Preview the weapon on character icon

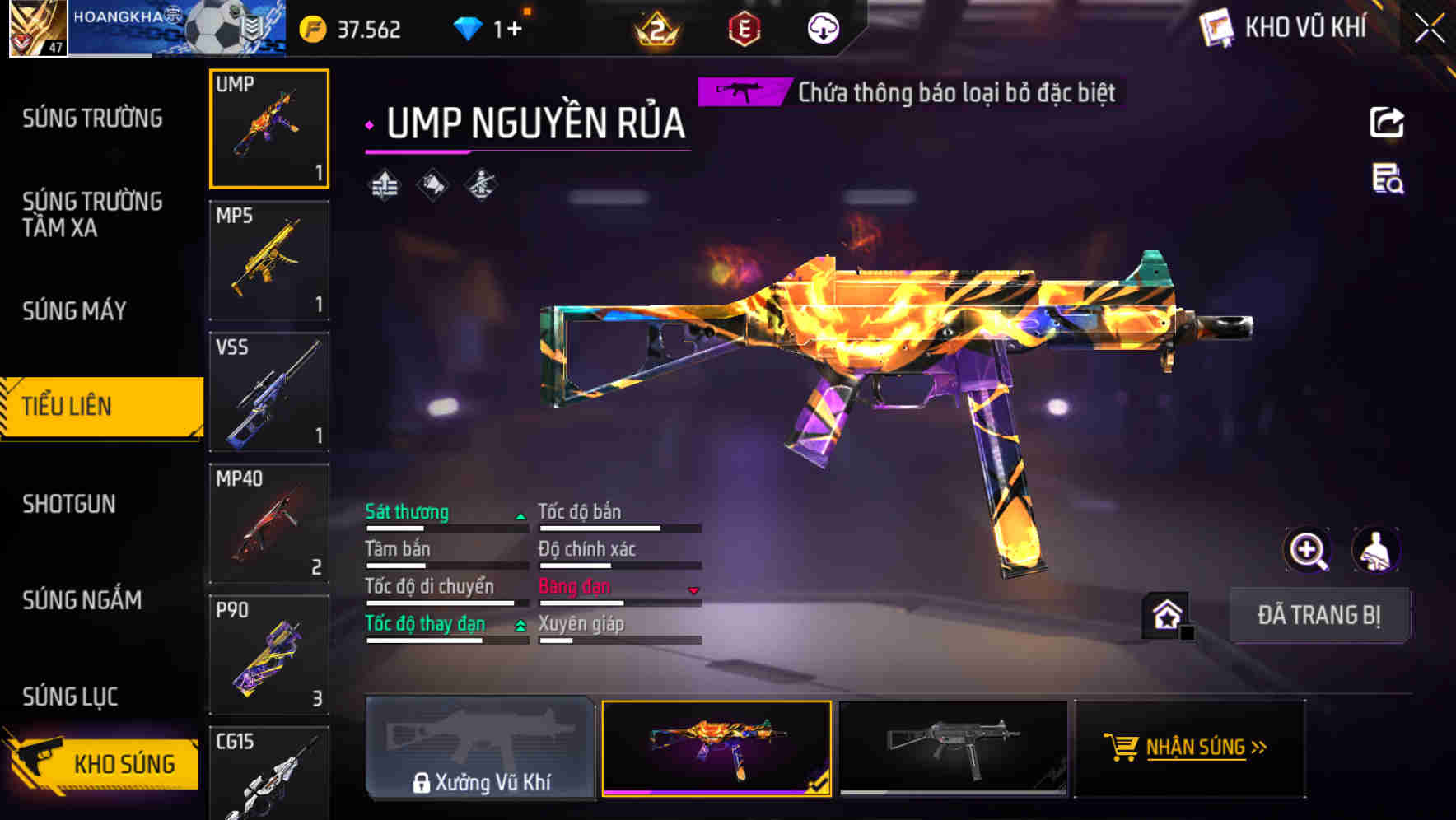[x=1375, y=550]
